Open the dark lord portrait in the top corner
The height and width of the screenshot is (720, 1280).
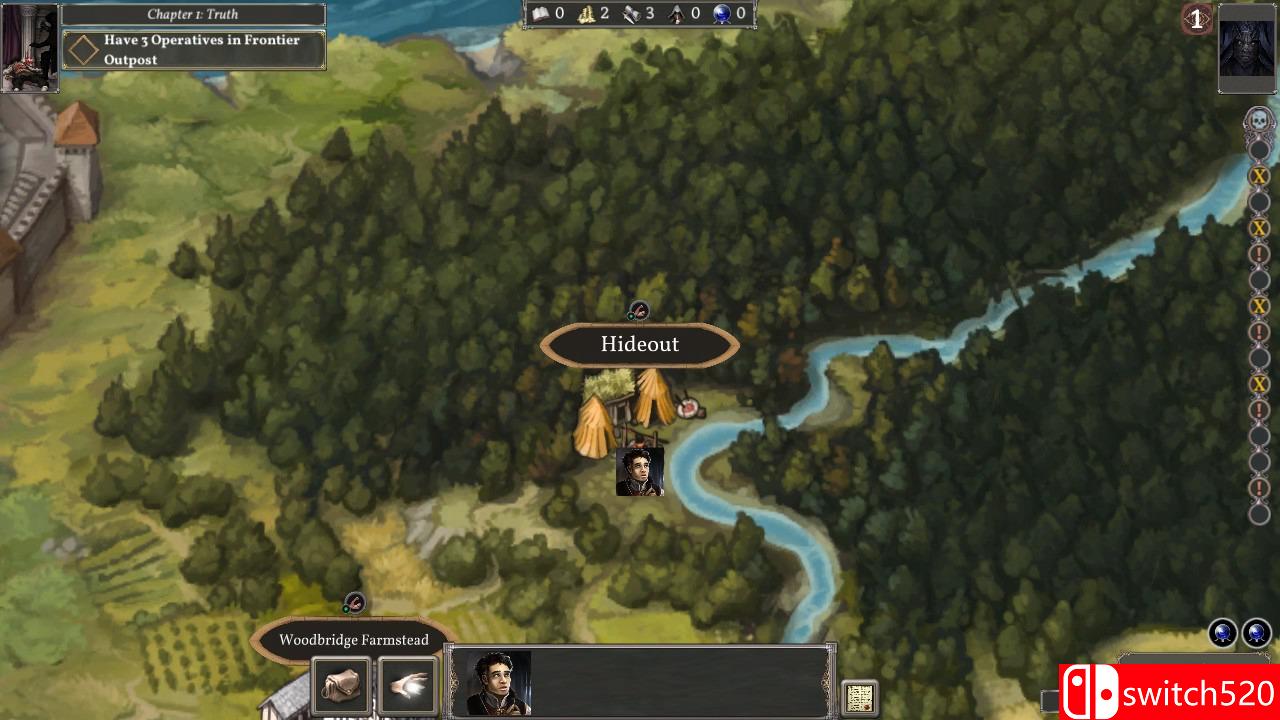(1246, 49)
